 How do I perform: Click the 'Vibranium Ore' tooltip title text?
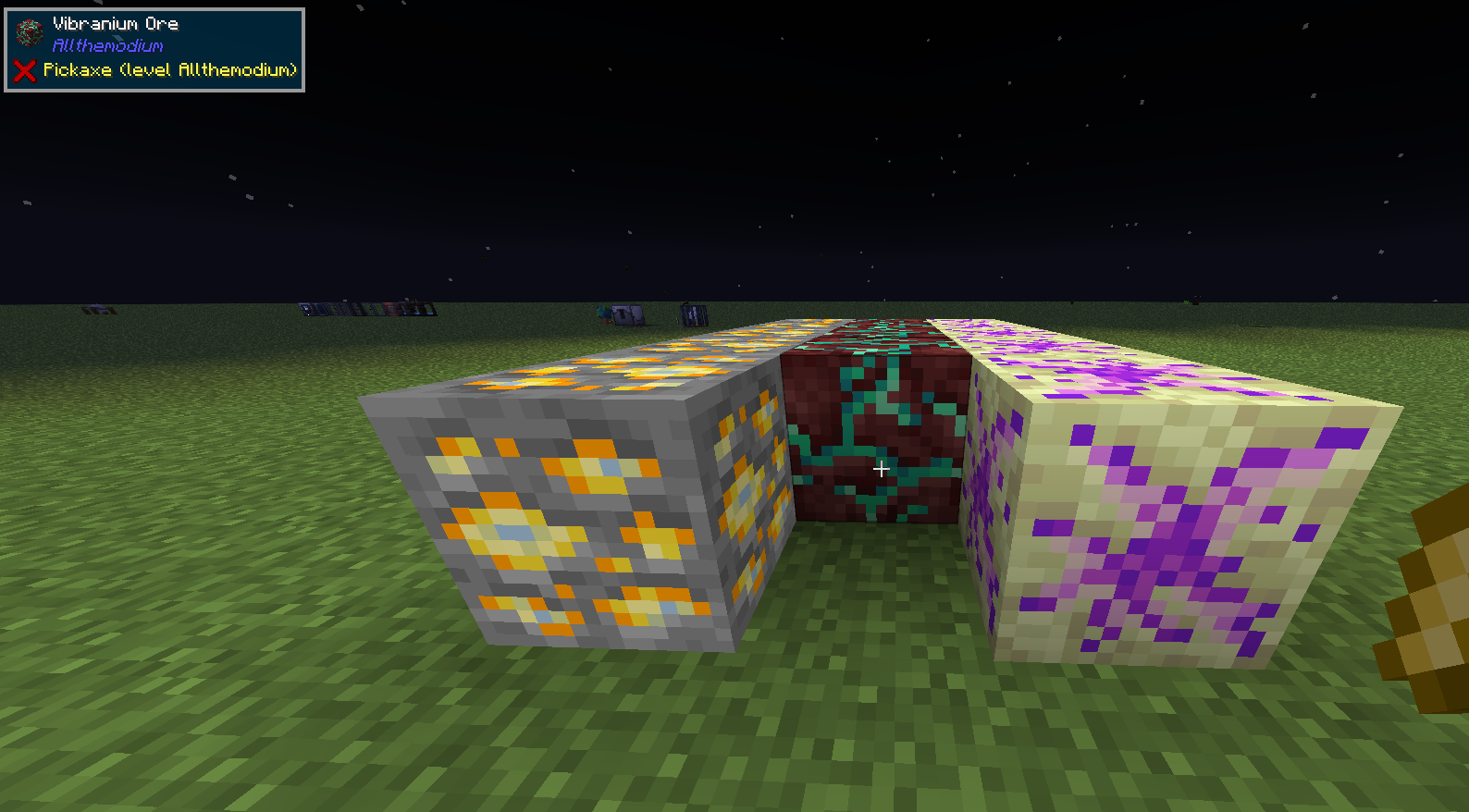pos(115,24)
